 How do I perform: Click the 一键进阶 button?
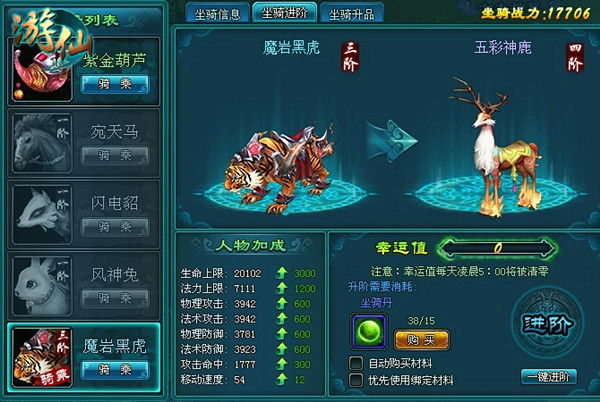coord(549,376)
